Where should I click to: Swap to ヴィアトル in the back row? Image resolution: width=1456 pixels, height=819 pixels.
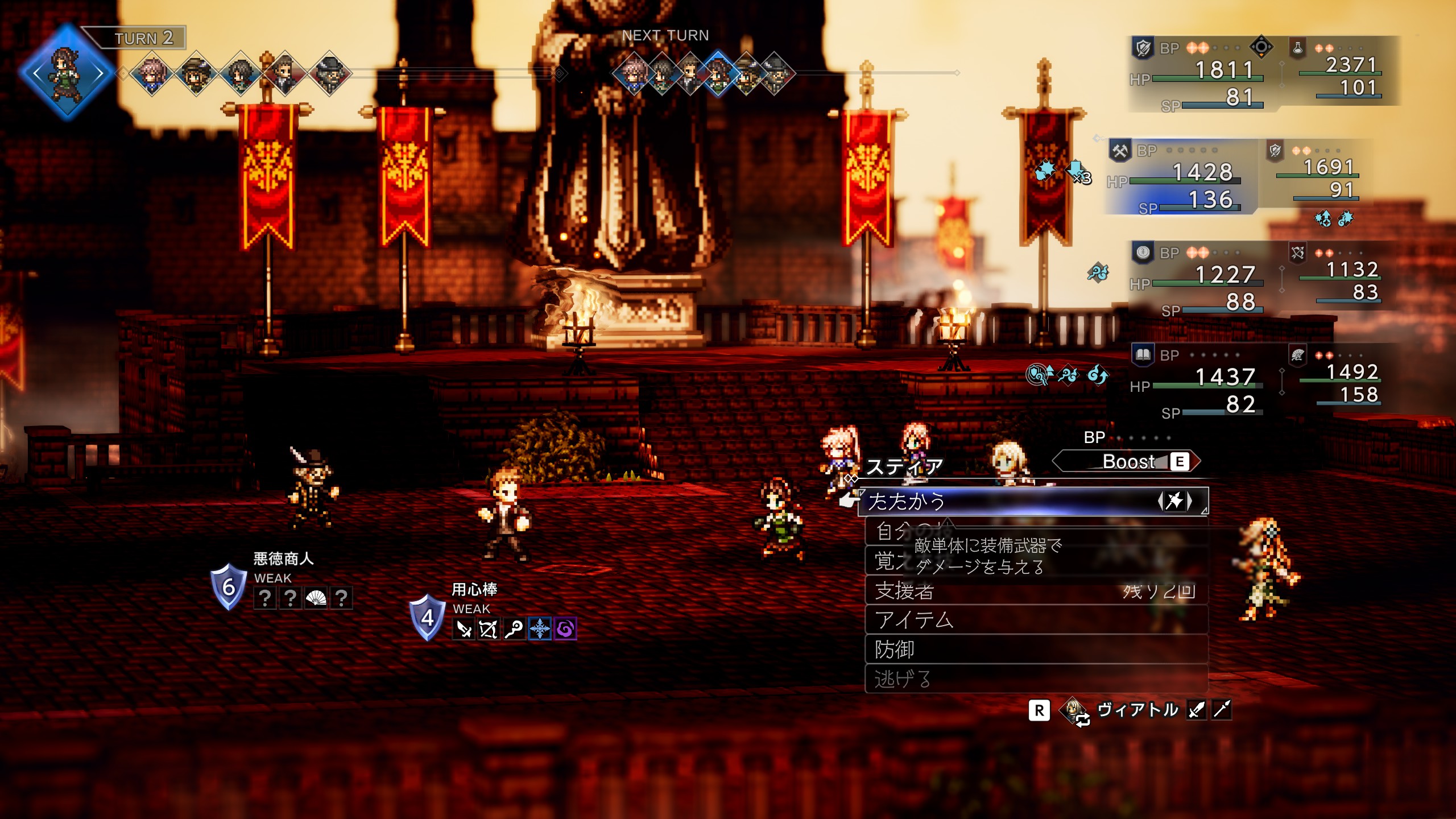coord(1136,710)
